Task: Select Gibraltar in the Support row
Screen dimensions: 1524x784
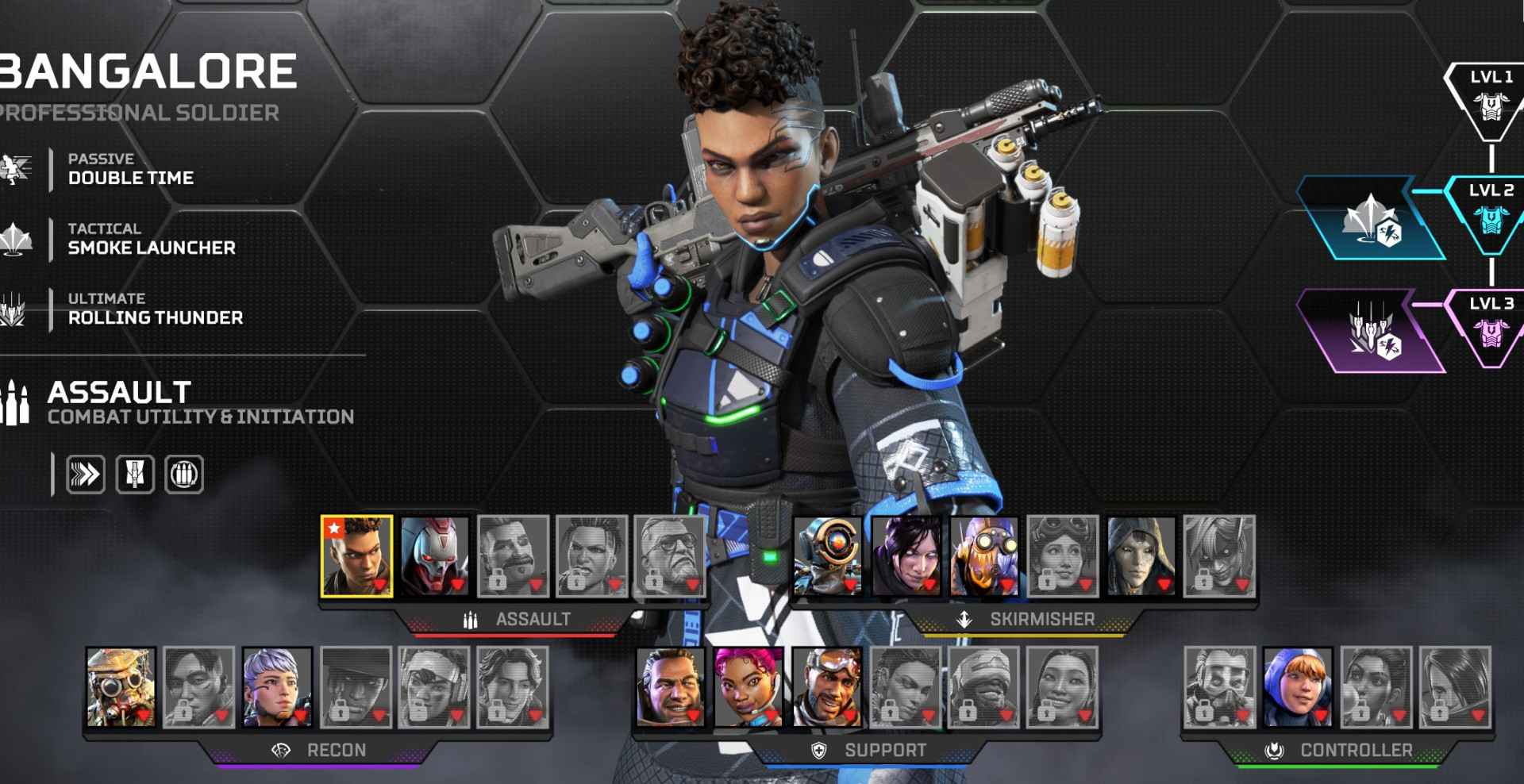Action: tap(670, 687)
